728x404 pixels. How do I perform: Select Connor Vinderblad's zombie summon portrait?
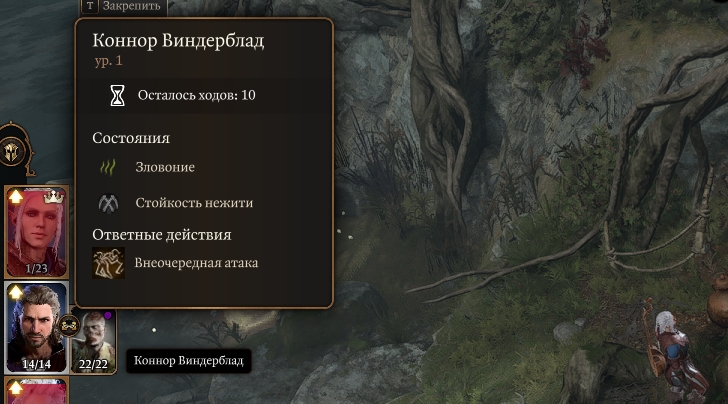click(93, 340)
